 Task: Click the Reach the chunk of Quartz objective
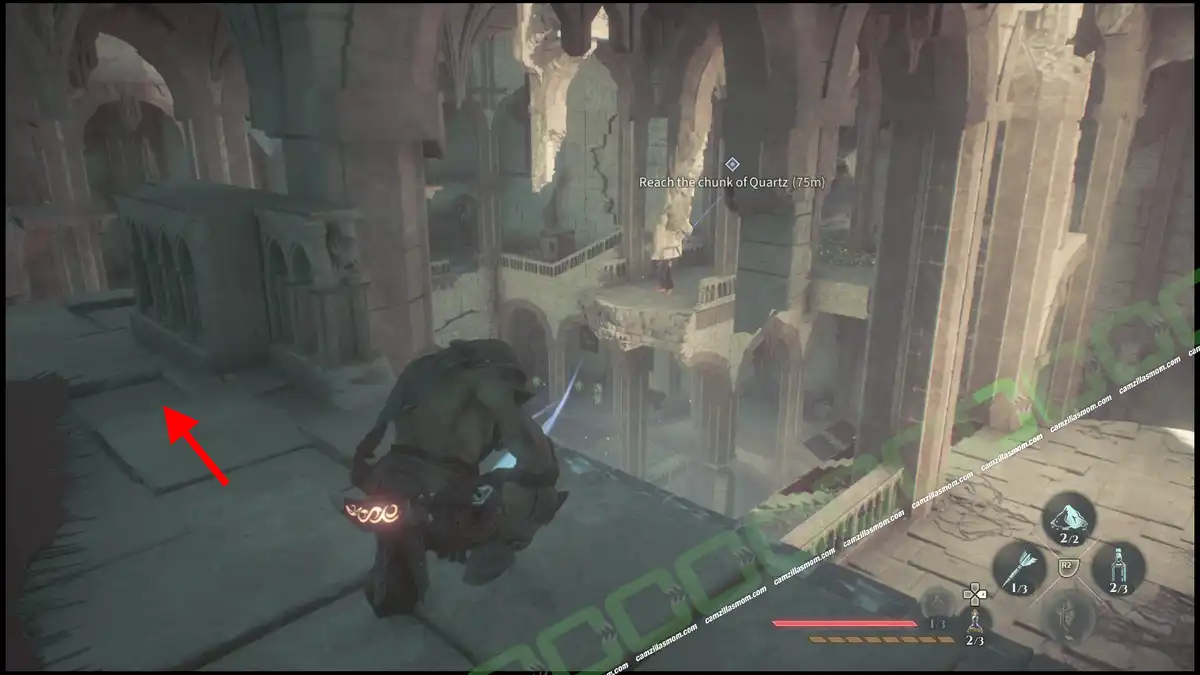coord(732,182)
